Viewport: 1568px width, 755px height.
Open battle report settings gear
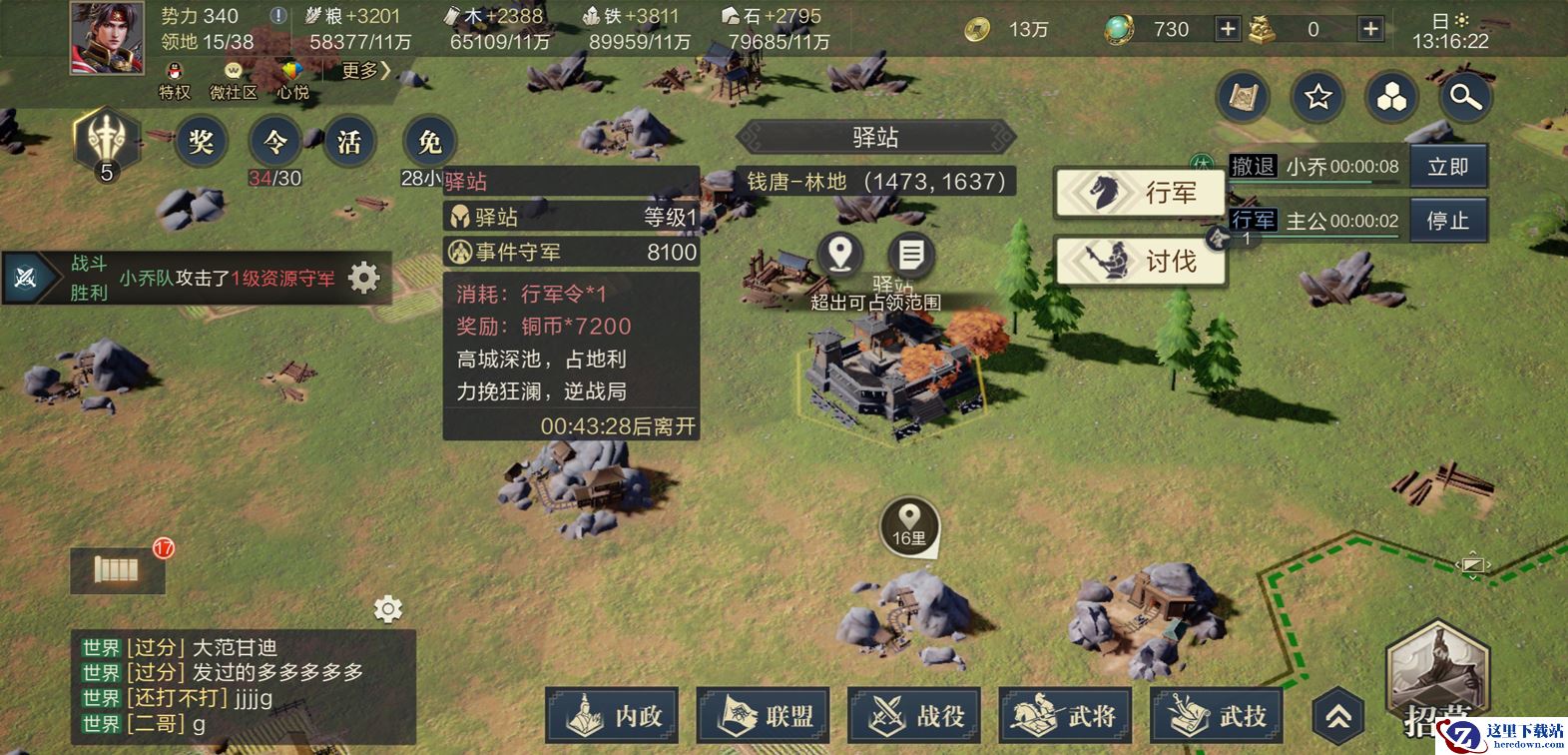364,278
